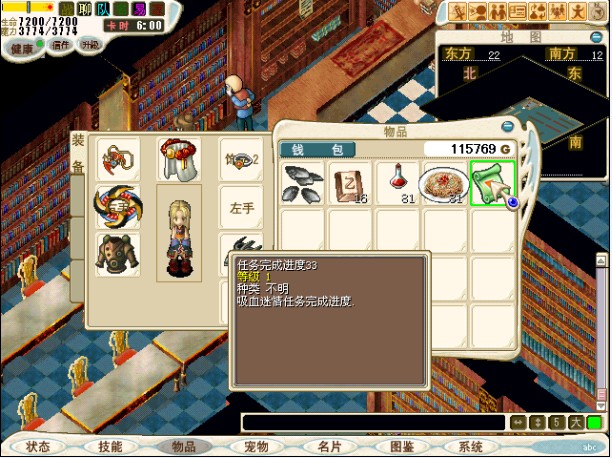Collapse the 地图 map panel
The image size is (612, 458).
593,37
